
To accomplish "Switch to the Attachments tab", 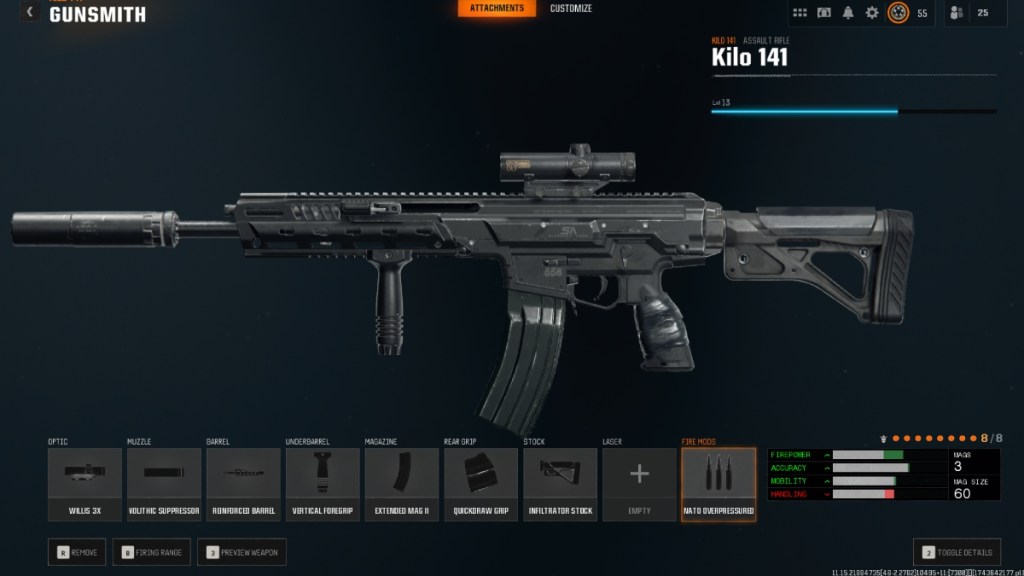I will tap(497, 9).
